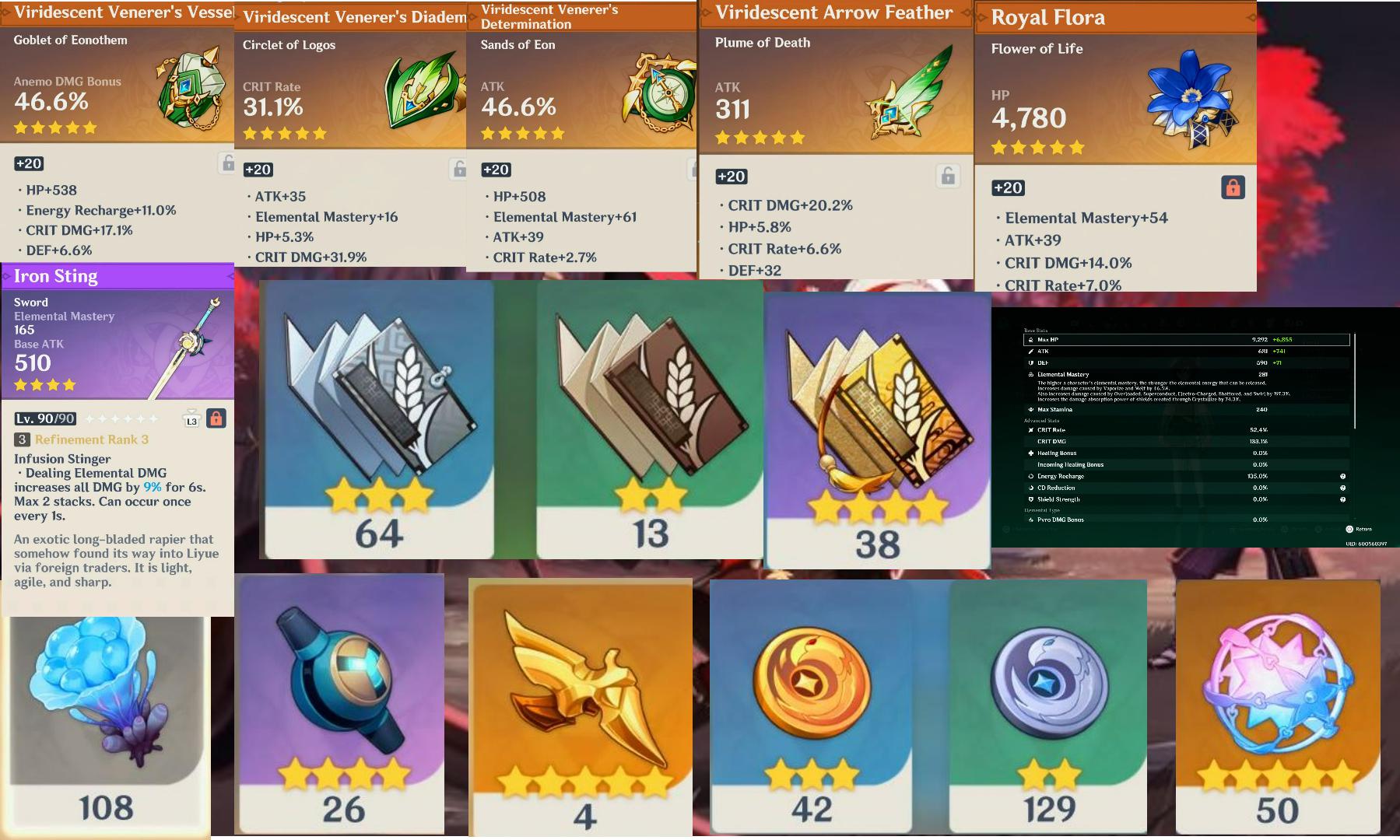
Task: Click the CD Reduction info icon
Action: tap(1343, 488)
